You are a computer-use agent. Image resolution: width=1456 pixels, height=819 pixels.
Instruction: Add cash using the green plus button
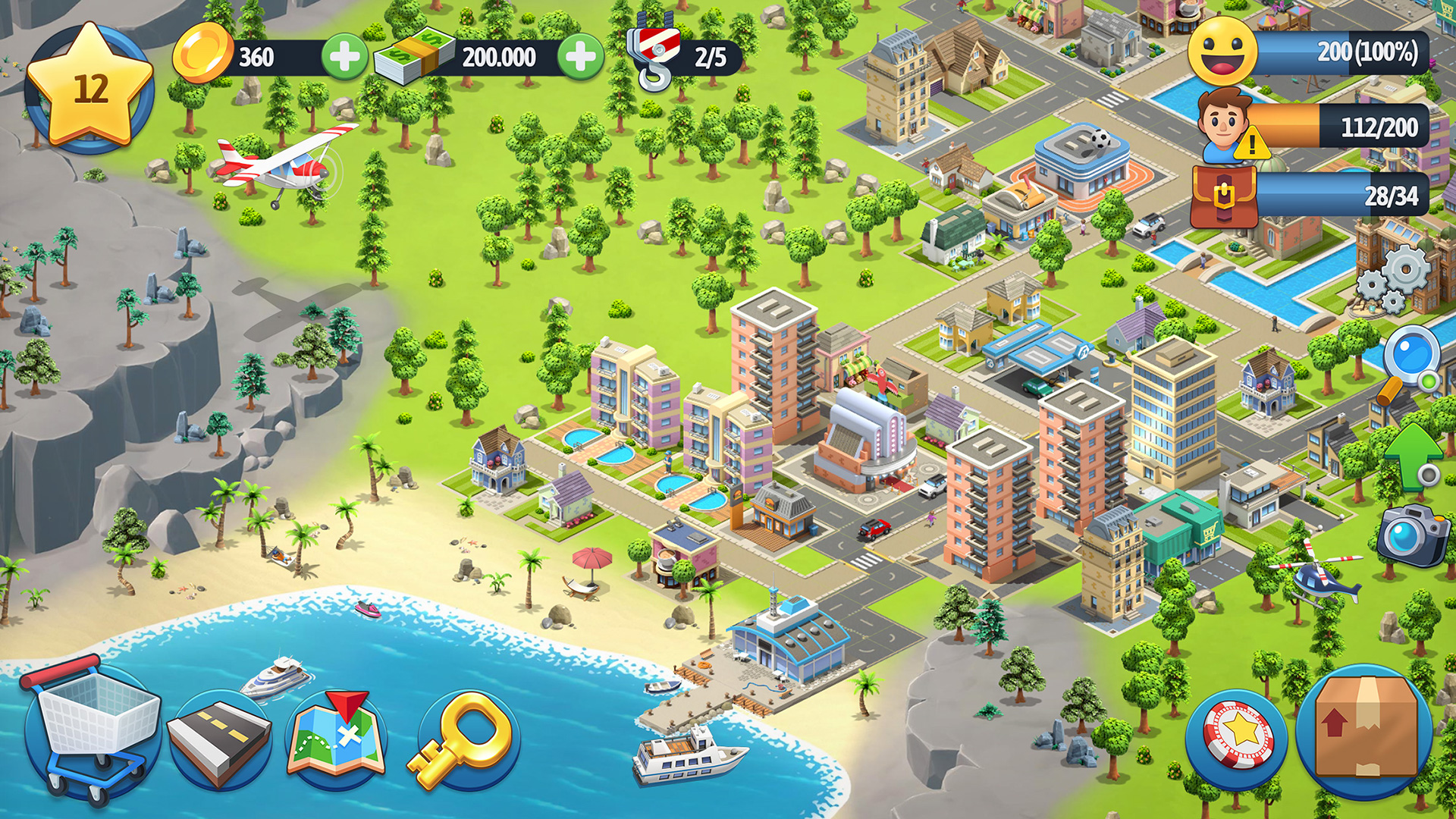(x=580, y=57)
